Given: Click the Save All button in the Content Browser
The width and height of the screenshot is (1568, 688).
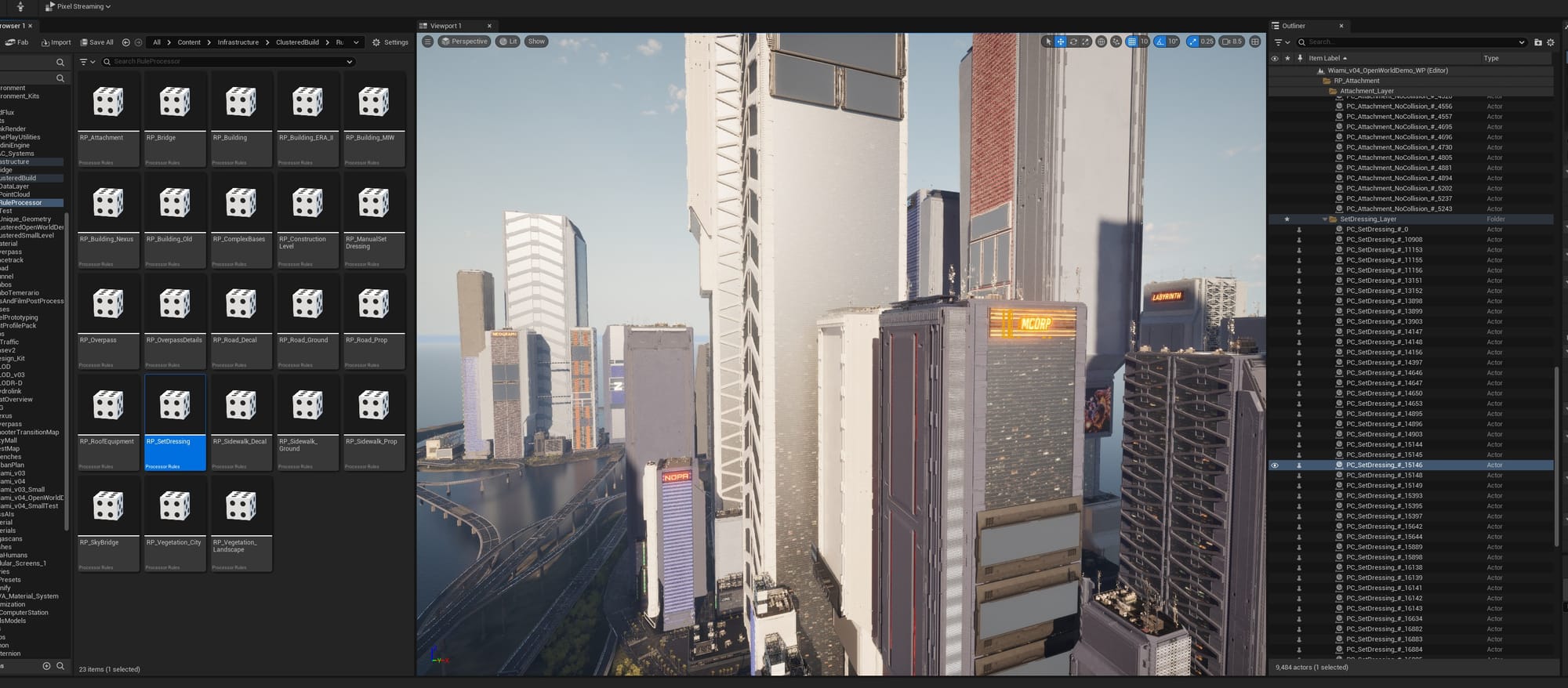Looking at the screenshot, I should click(x=96, y=42).
